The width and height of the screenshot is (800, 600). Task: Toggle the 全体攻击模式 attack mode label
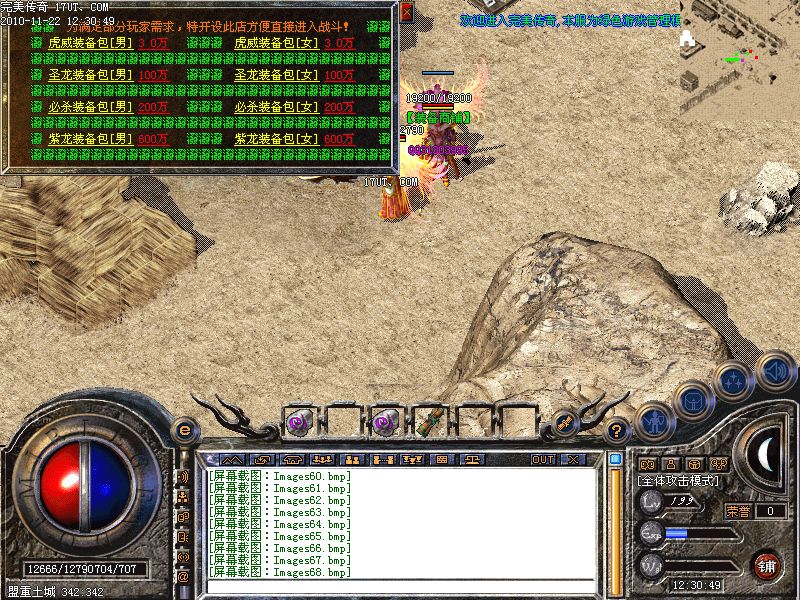tap(678, 481)
